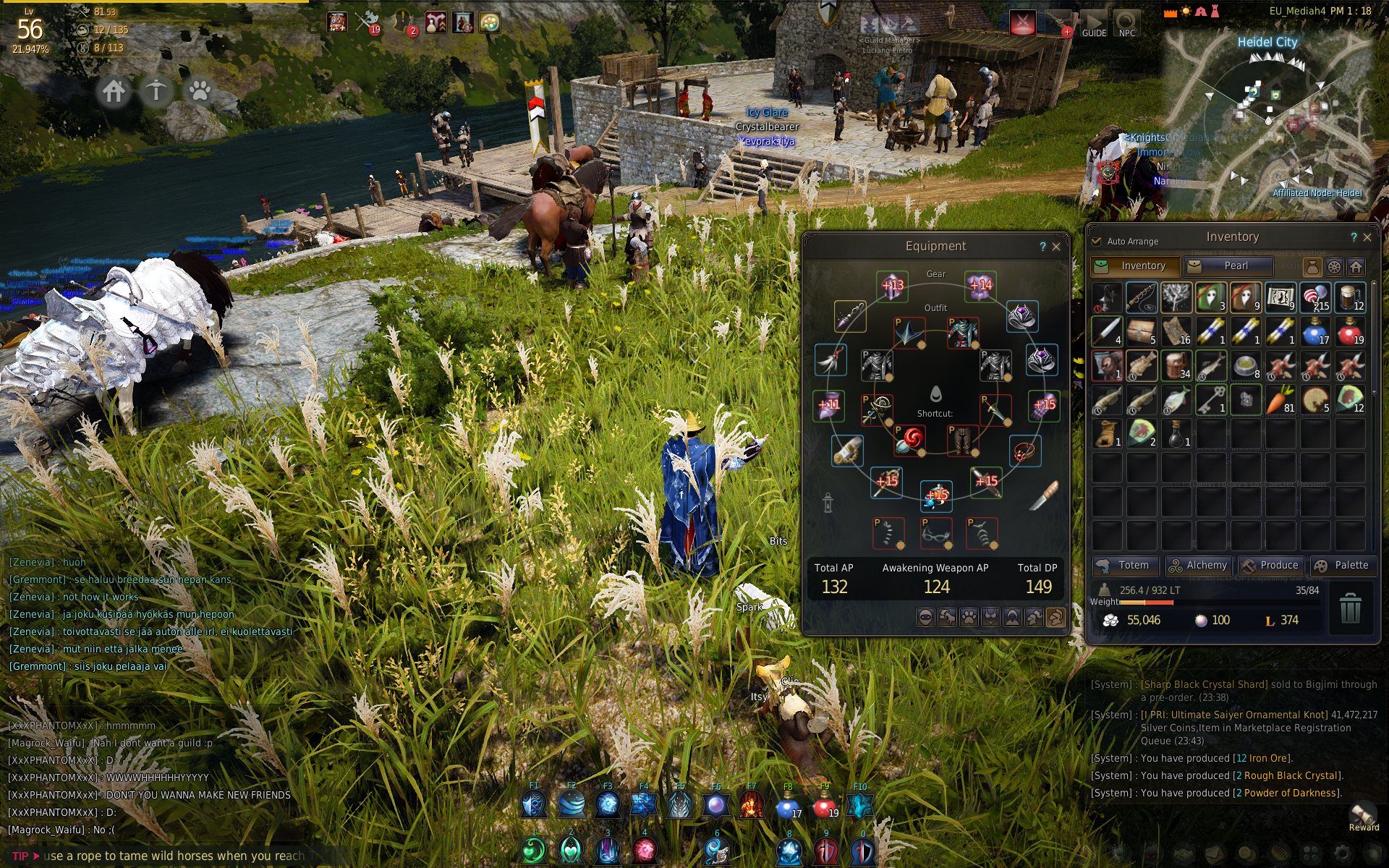Open the house icon menu
This screenshot has height=868, width=1389.
coord(114,92)
